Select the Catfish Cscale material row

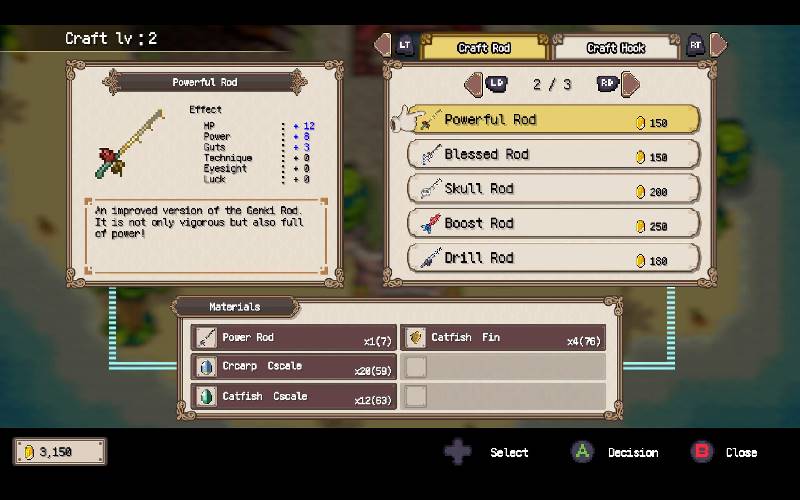294,397
